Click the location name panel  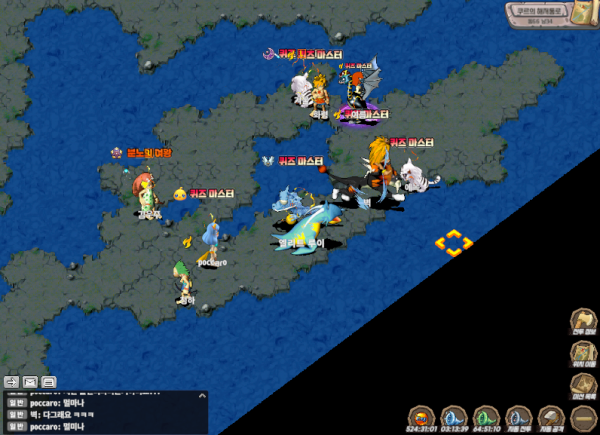(535, 12)
